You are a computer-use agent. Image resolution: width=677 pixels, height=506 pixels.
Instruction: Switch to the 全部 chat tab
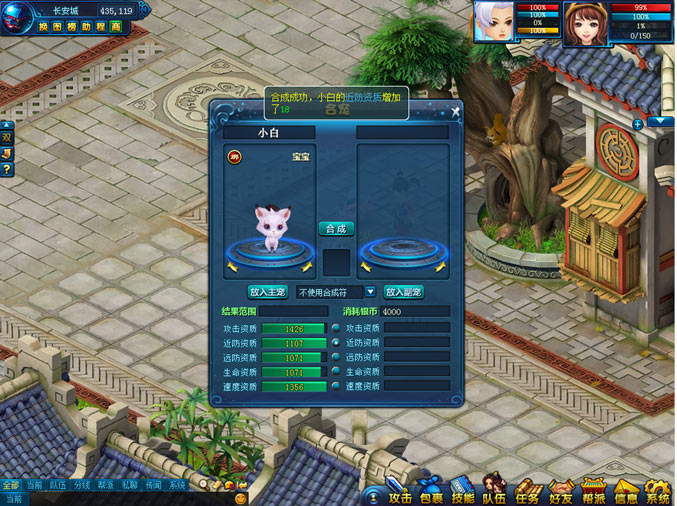pyautogui.click(x=10, y=485)
